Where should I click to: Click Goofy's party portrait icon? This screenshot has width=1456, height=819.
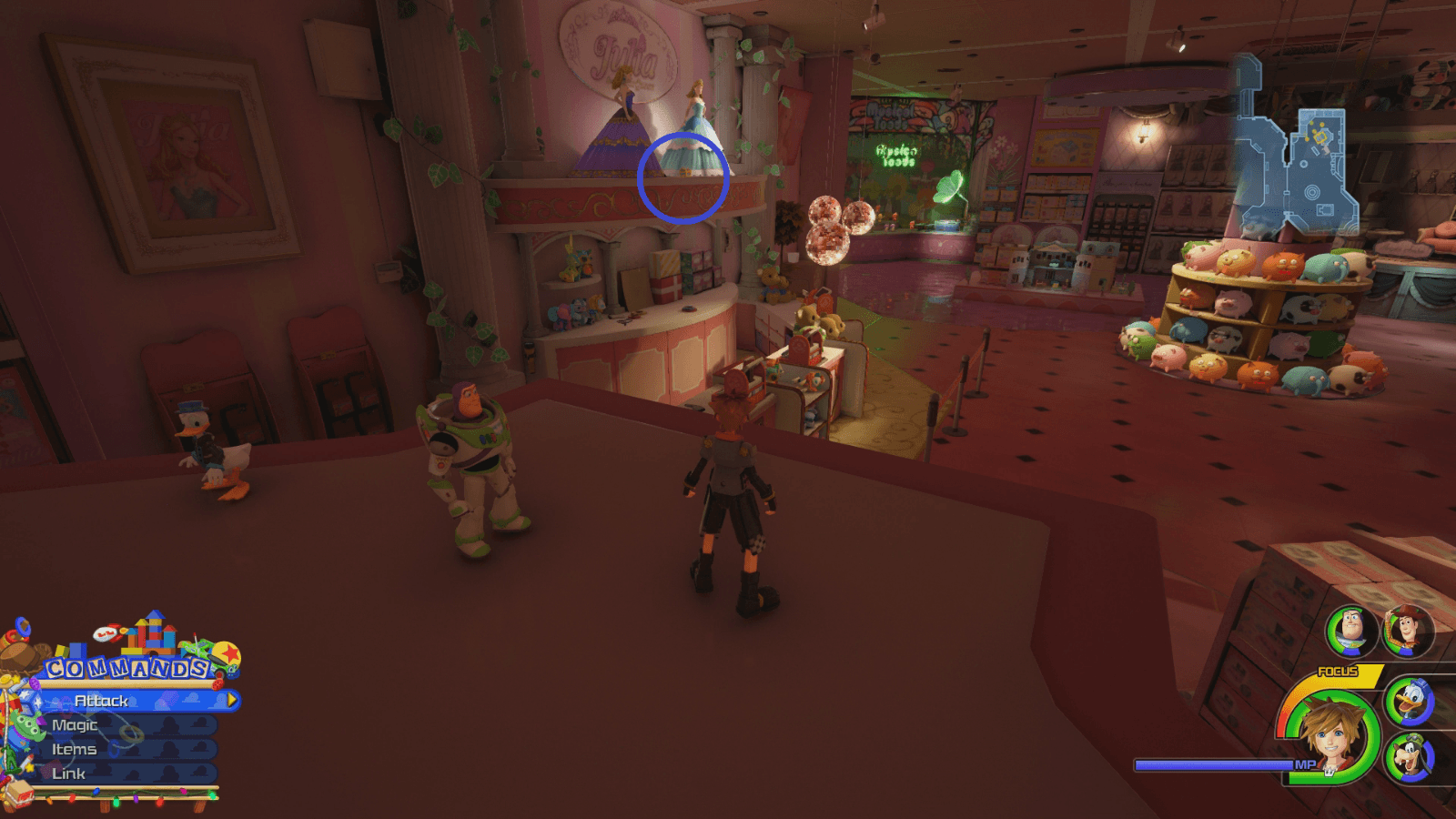click(1410, 756)
